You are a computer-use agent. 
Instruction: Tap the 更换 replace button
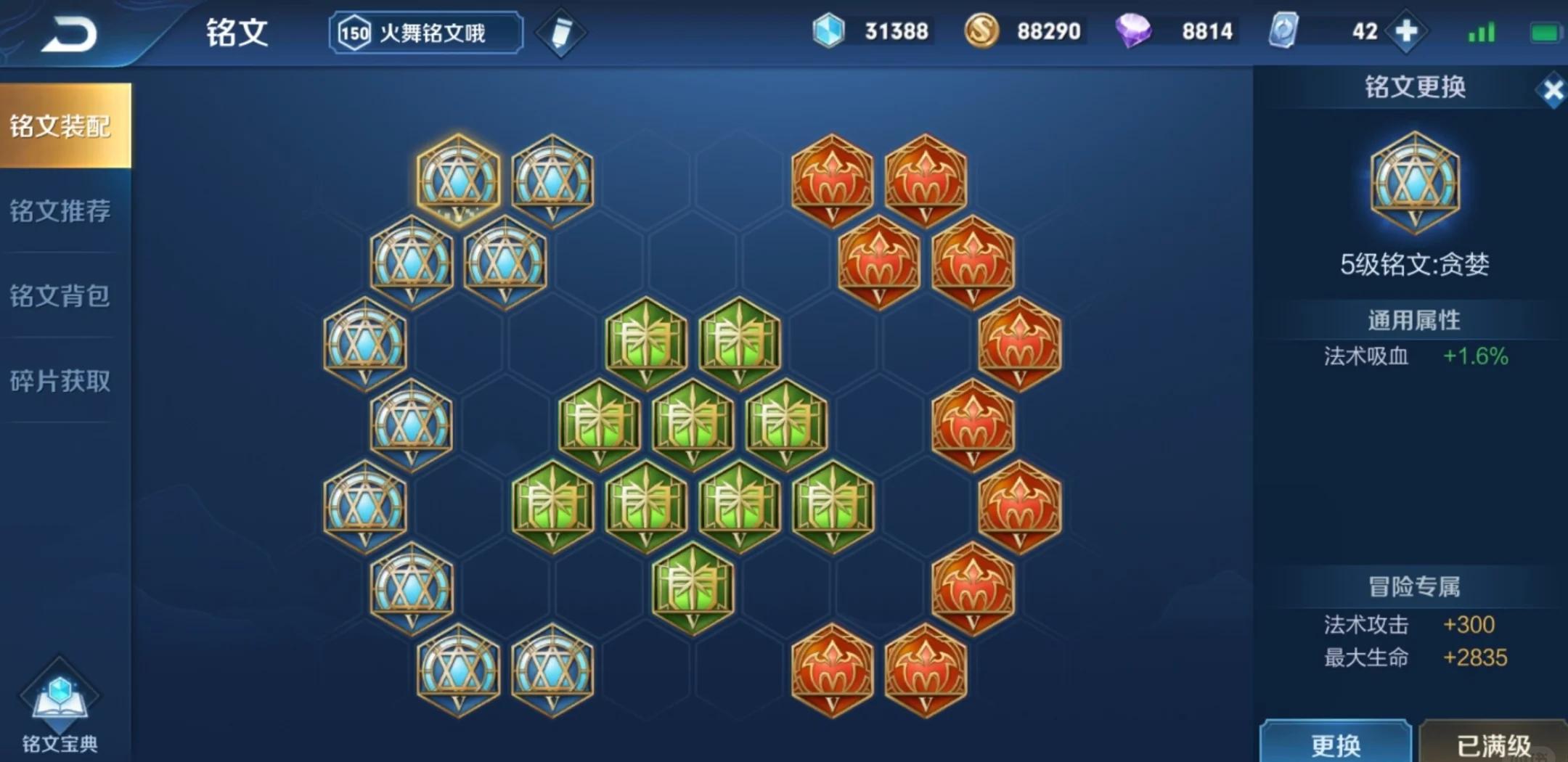coord(1339,744)
